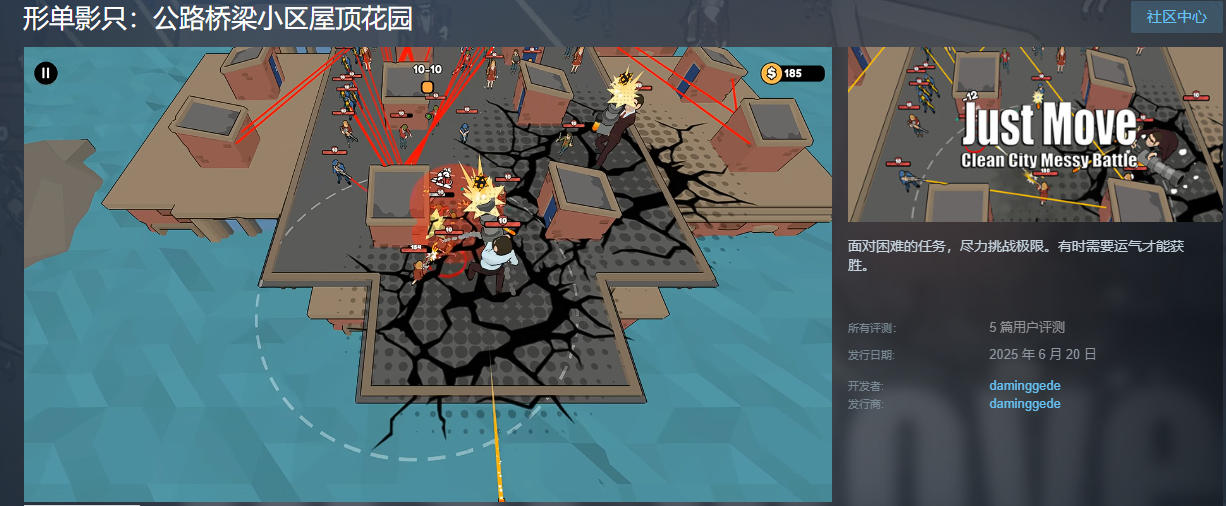Open the 社区中心 community hub
The image size is (1226, 506).
pos(1176,17)
